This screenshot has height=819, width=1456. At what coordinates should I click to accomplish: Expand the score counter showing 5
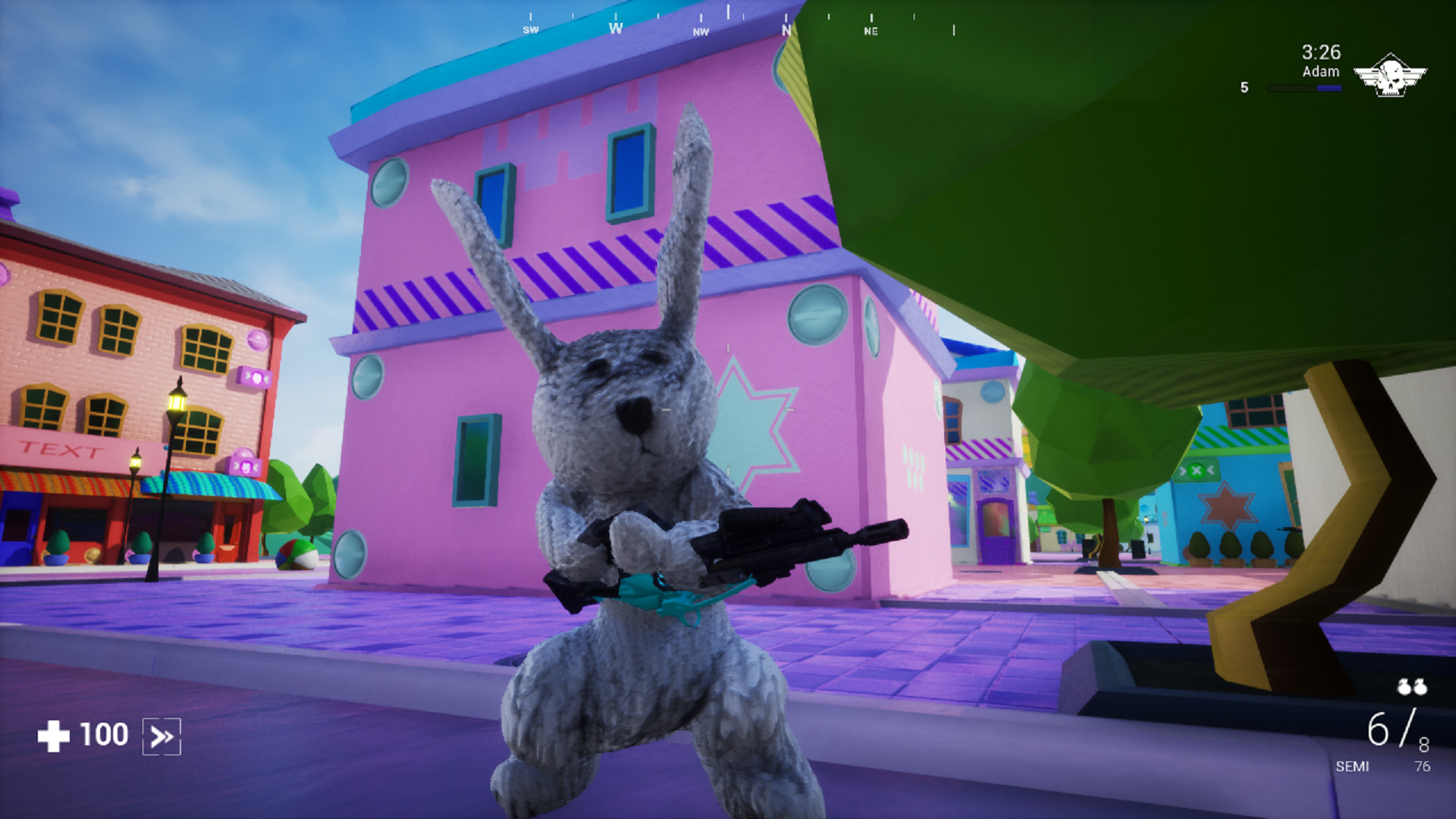click(x=1244, y=87)
